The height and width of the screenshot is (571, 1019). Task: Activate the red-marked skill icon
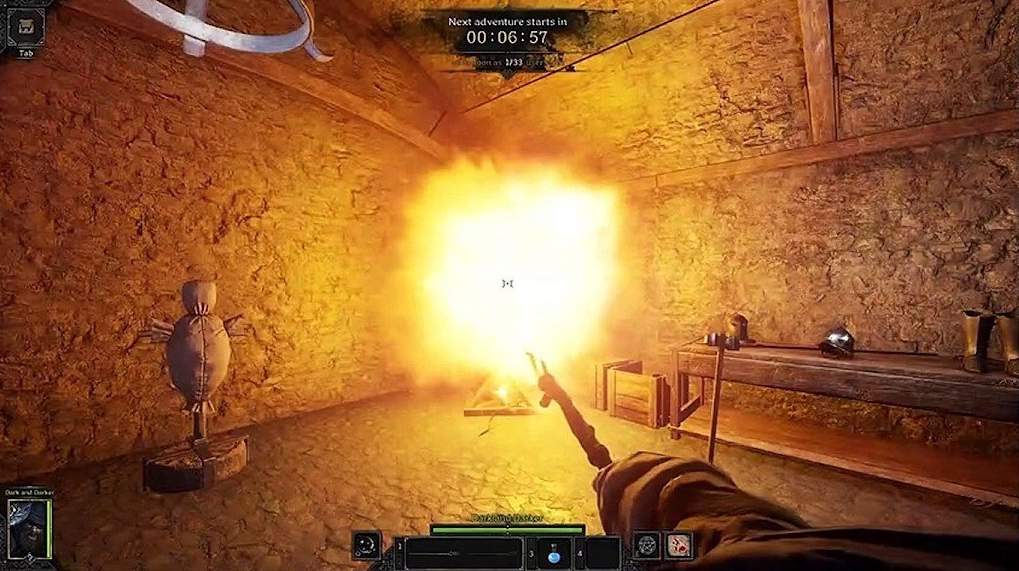pyautogui.click(x=679, y=545)
